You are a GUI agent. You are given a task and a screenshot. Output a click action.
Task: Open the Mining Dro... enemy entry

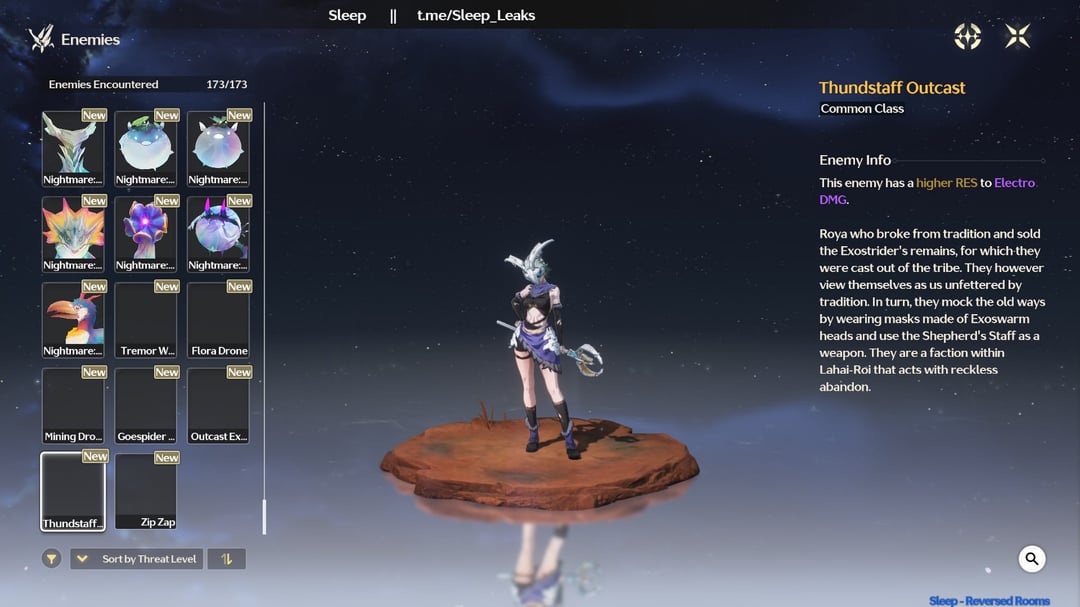pyautogui.click(x=73, y=406)
